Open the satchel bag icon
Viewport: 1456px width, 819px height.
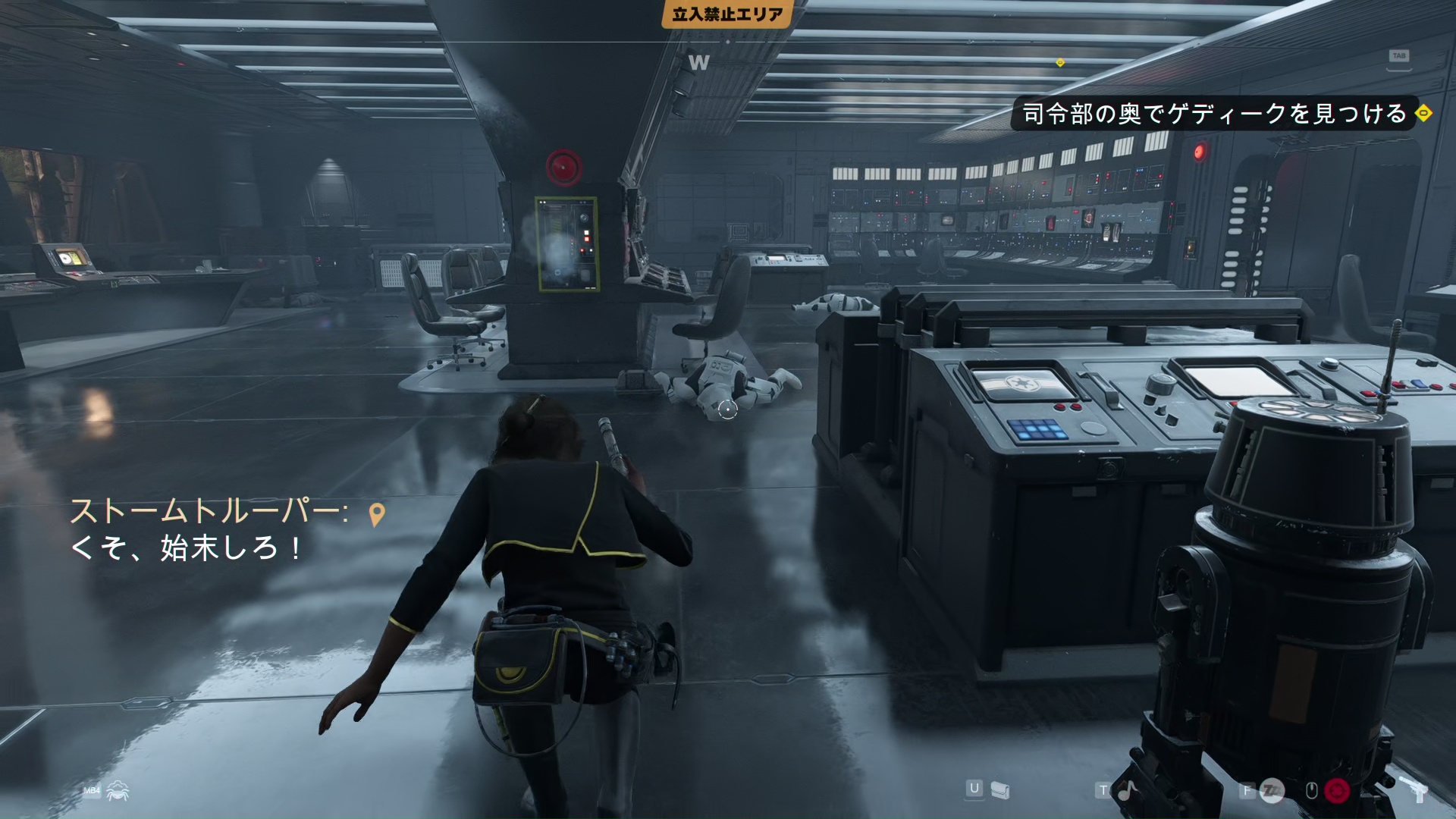coord(1000,791)
